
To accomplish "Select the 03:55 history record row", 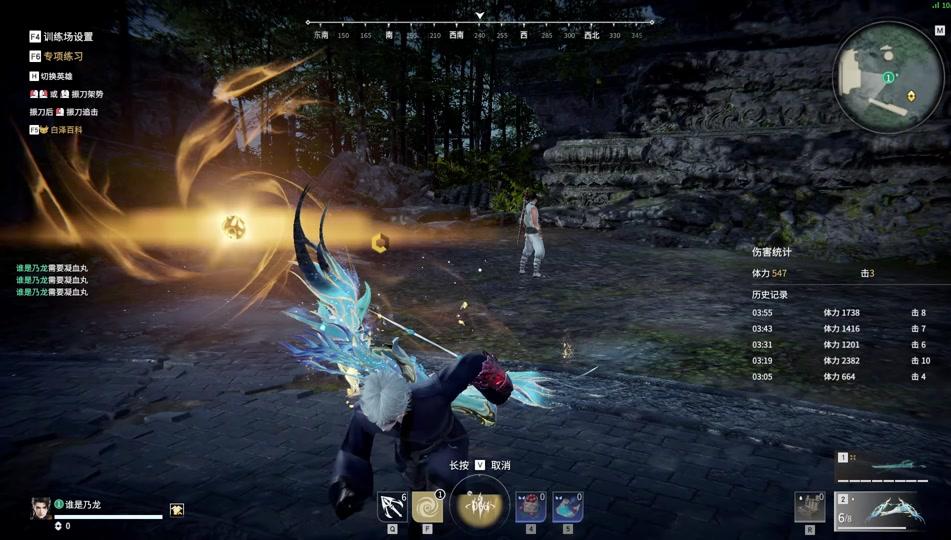I will (840, 313).
